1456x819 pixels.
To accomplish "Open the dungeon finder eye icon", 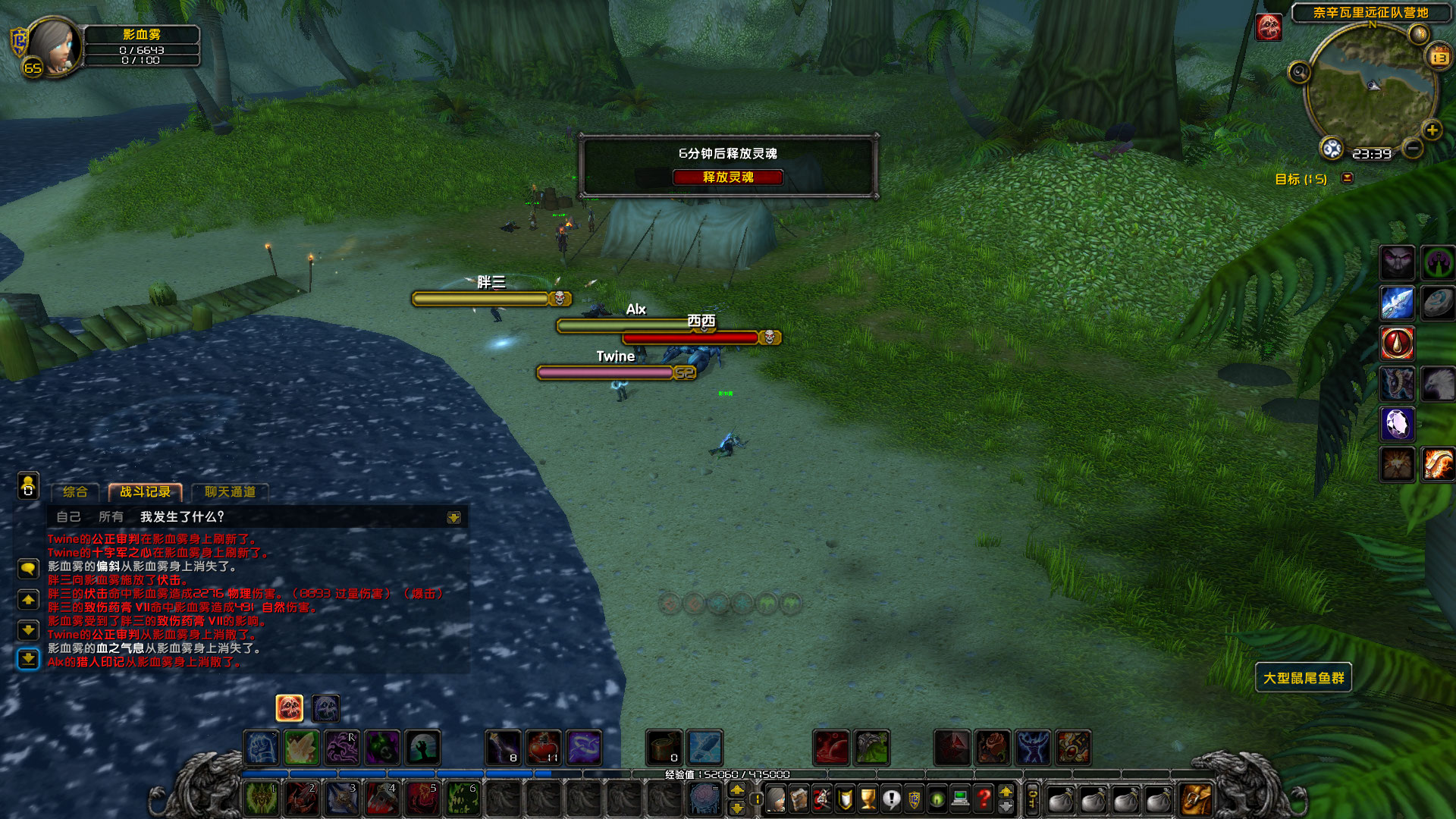I will pyautogui.click(x=936, y=799).
